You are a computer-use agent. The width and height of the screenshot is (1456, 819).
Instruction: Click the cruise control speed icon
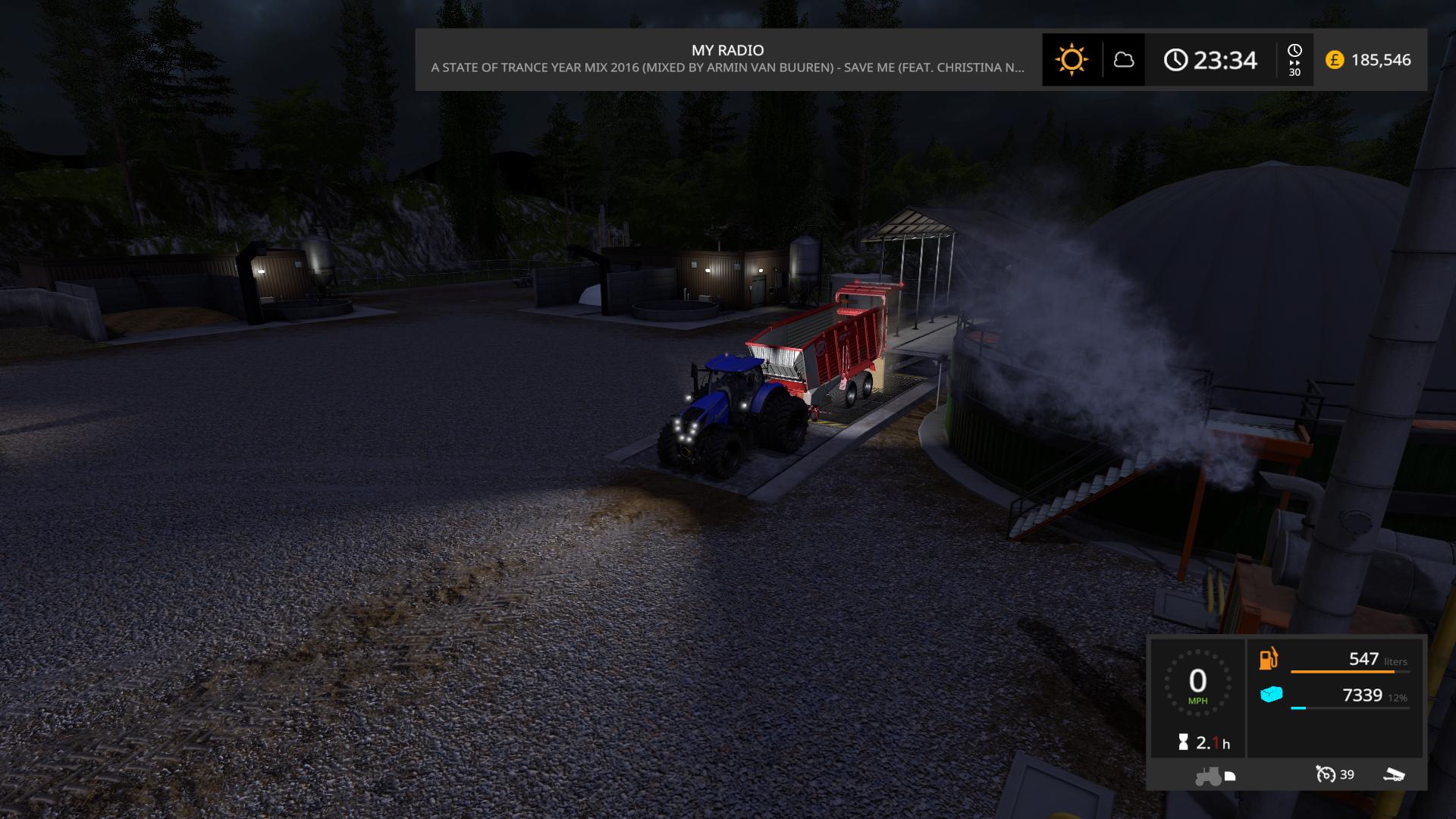pyautogui.click(x=1326, y=774)
